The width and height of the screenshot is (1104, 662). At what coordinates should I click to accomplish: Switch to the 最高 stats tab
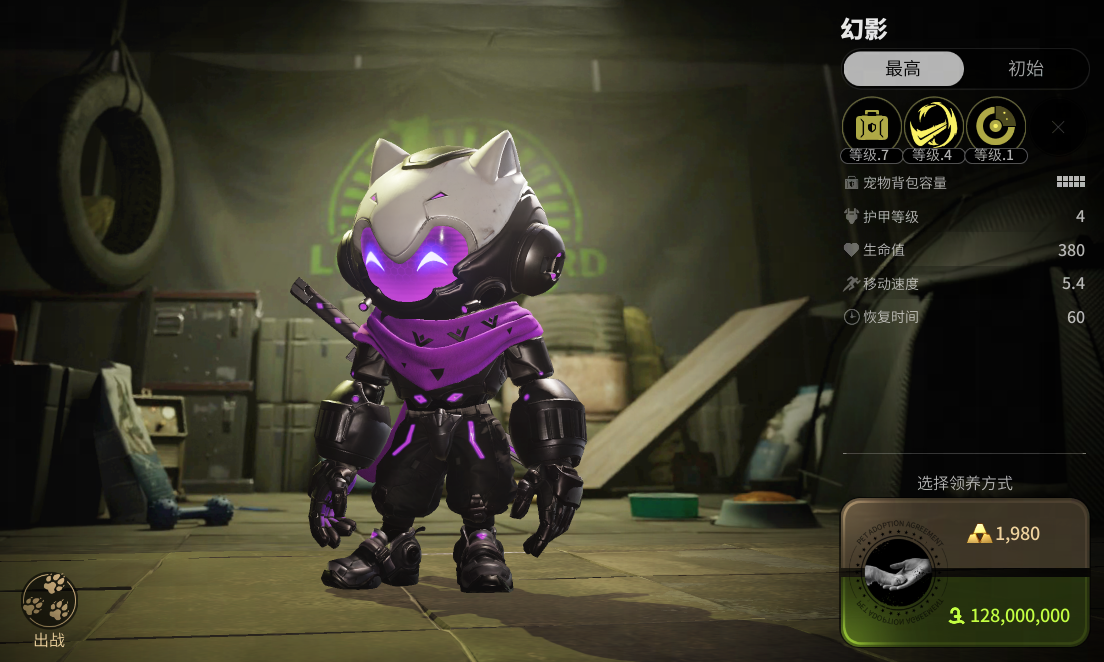point(903,69)
